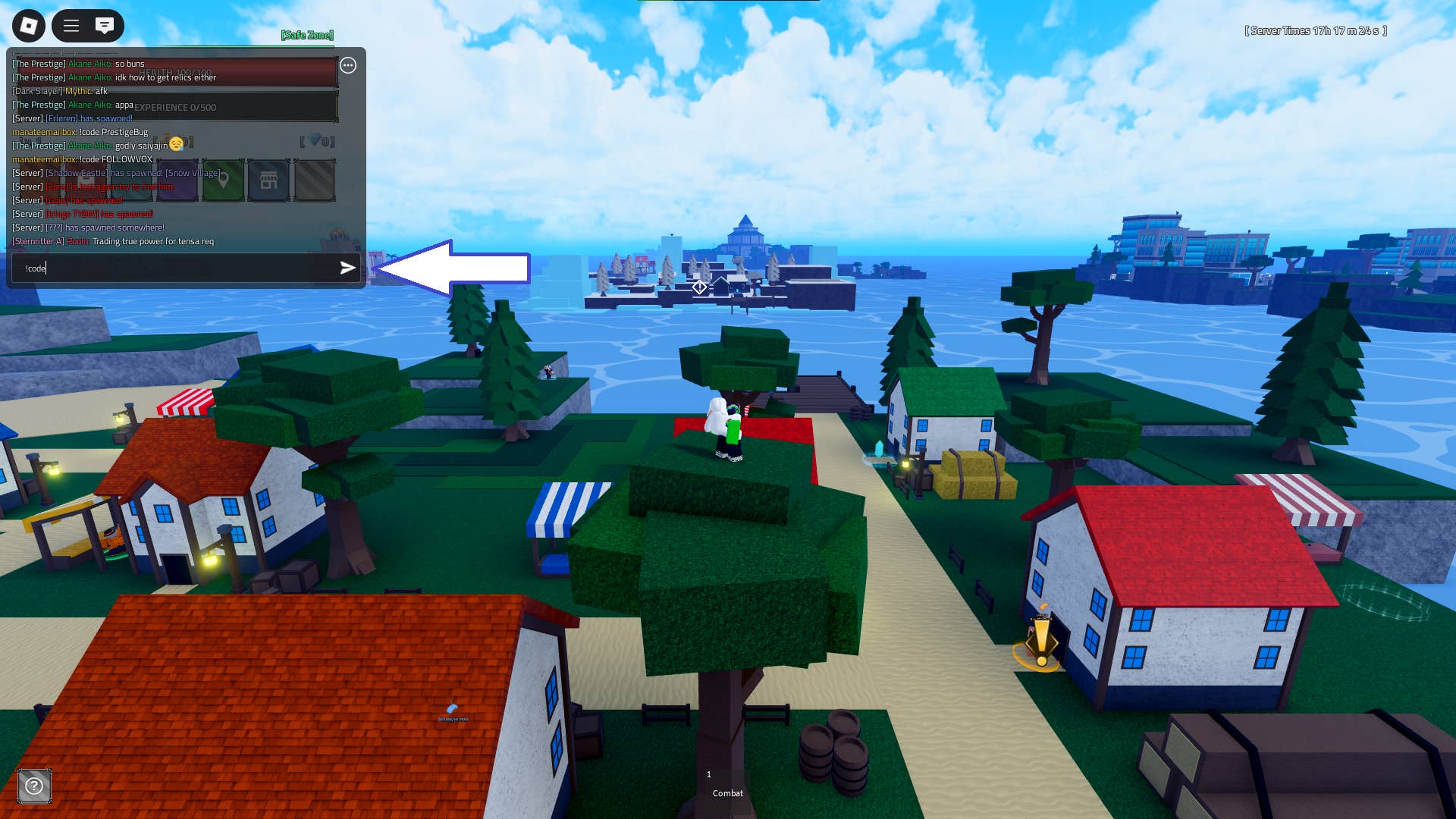Click the [Safe Zone] indicator
The width and height of the screenshot is (1456, 819).
tap(306, 35)
